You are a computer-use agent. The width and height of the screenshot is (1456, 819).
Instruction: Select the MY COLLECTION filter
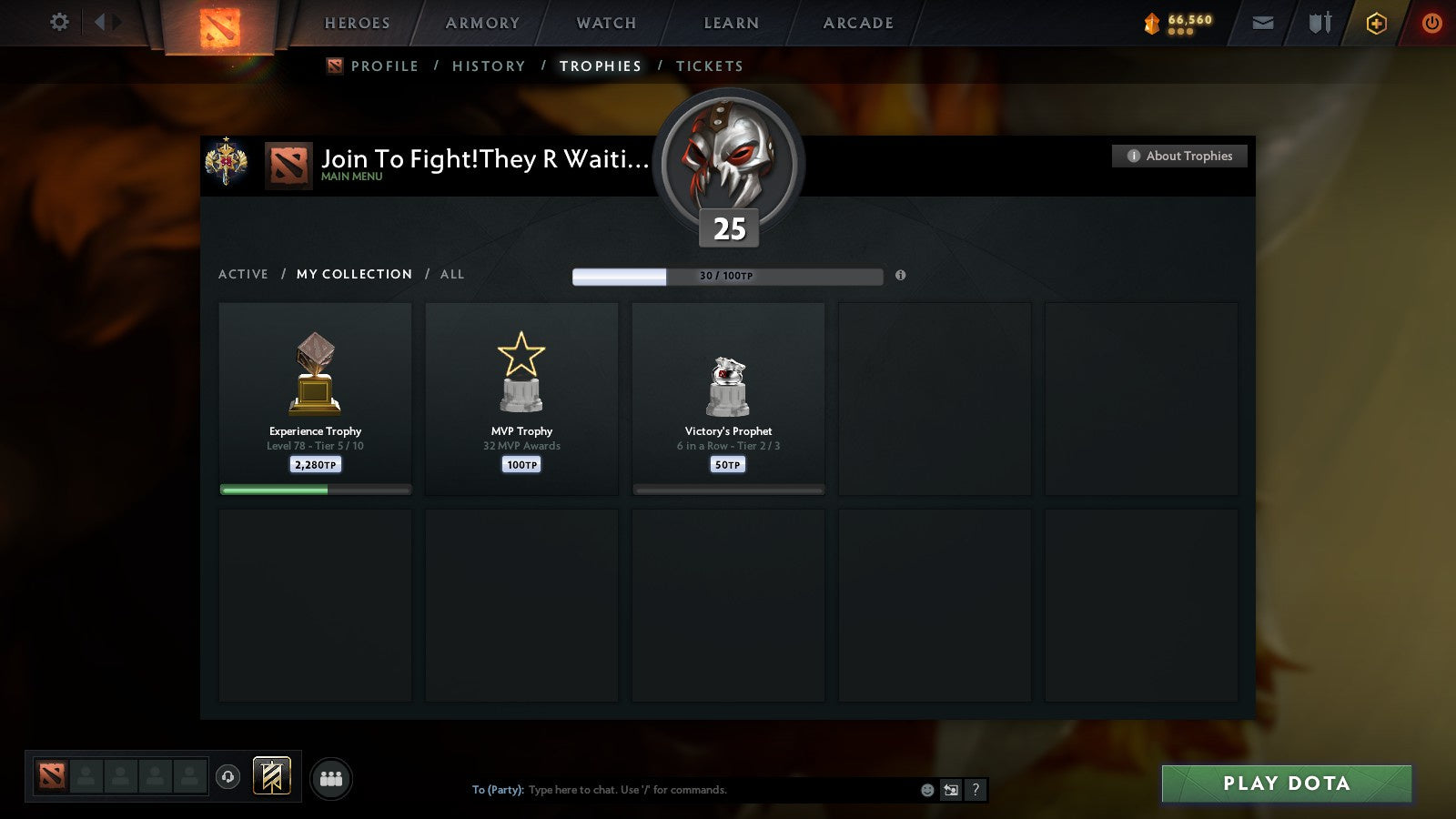click(353, 274)
